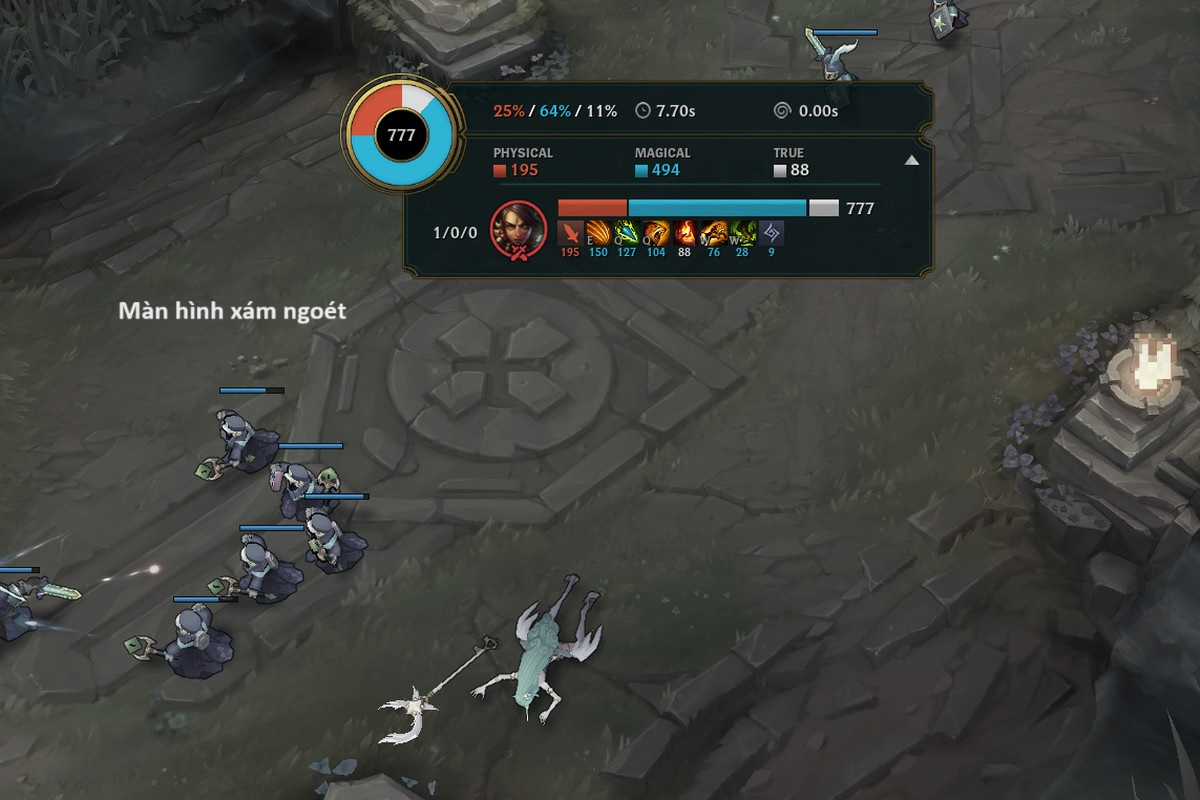The image size is (1200, 800).
Task: Click the basic attack icon showing 195
Action: click(570, 233)
